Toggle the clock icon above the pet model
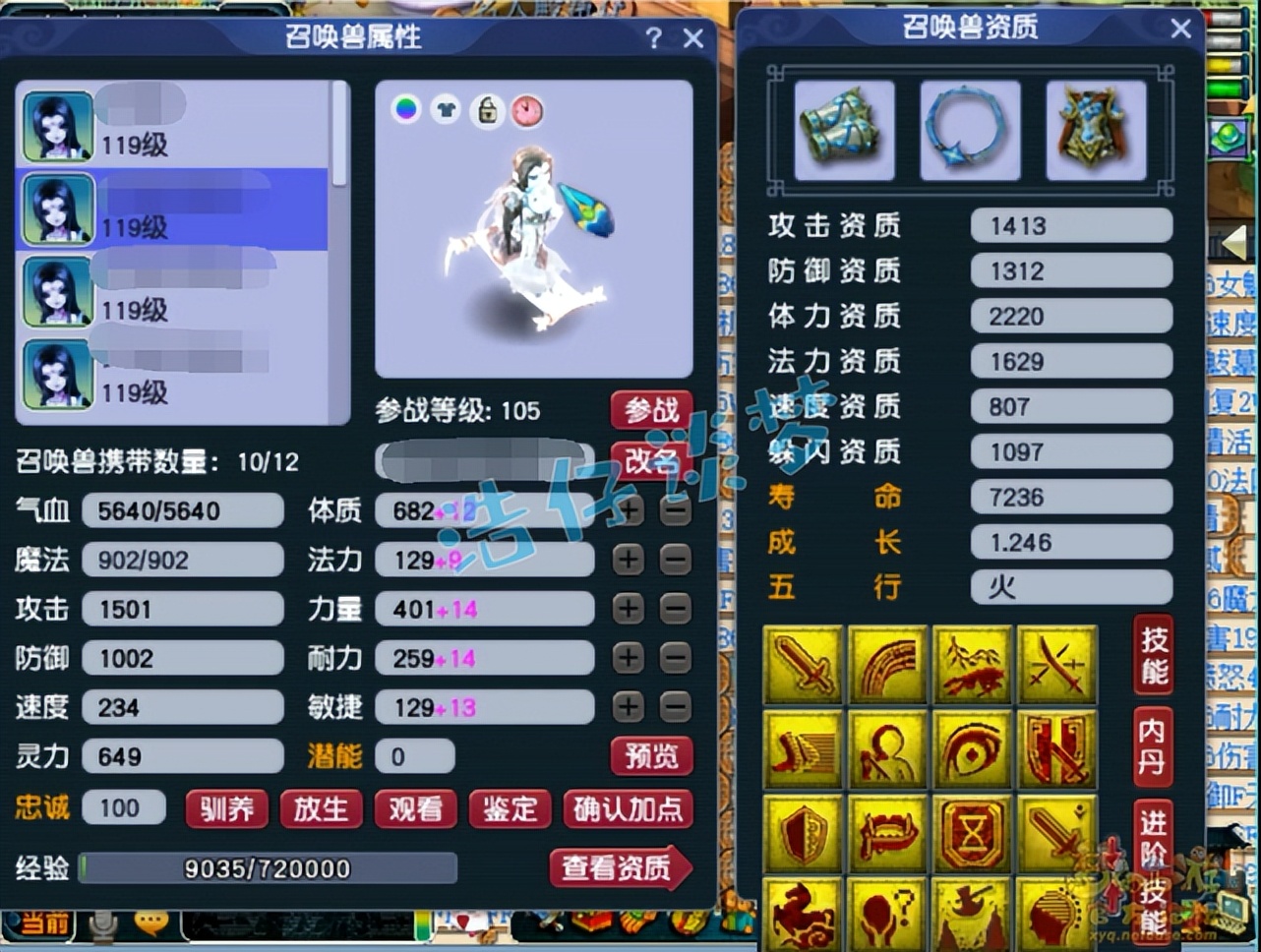Viewport: 1261px width, 952px height. [527, 112]
